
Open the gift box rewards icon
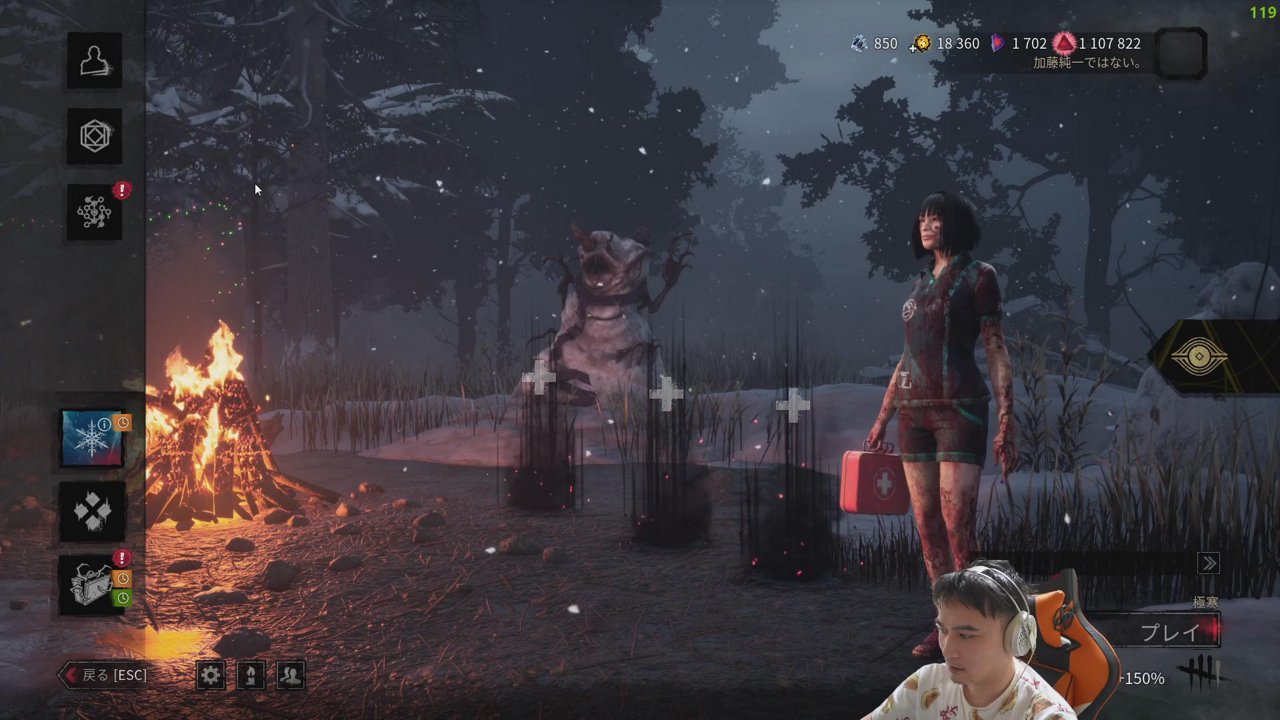[x=92, y=585]
